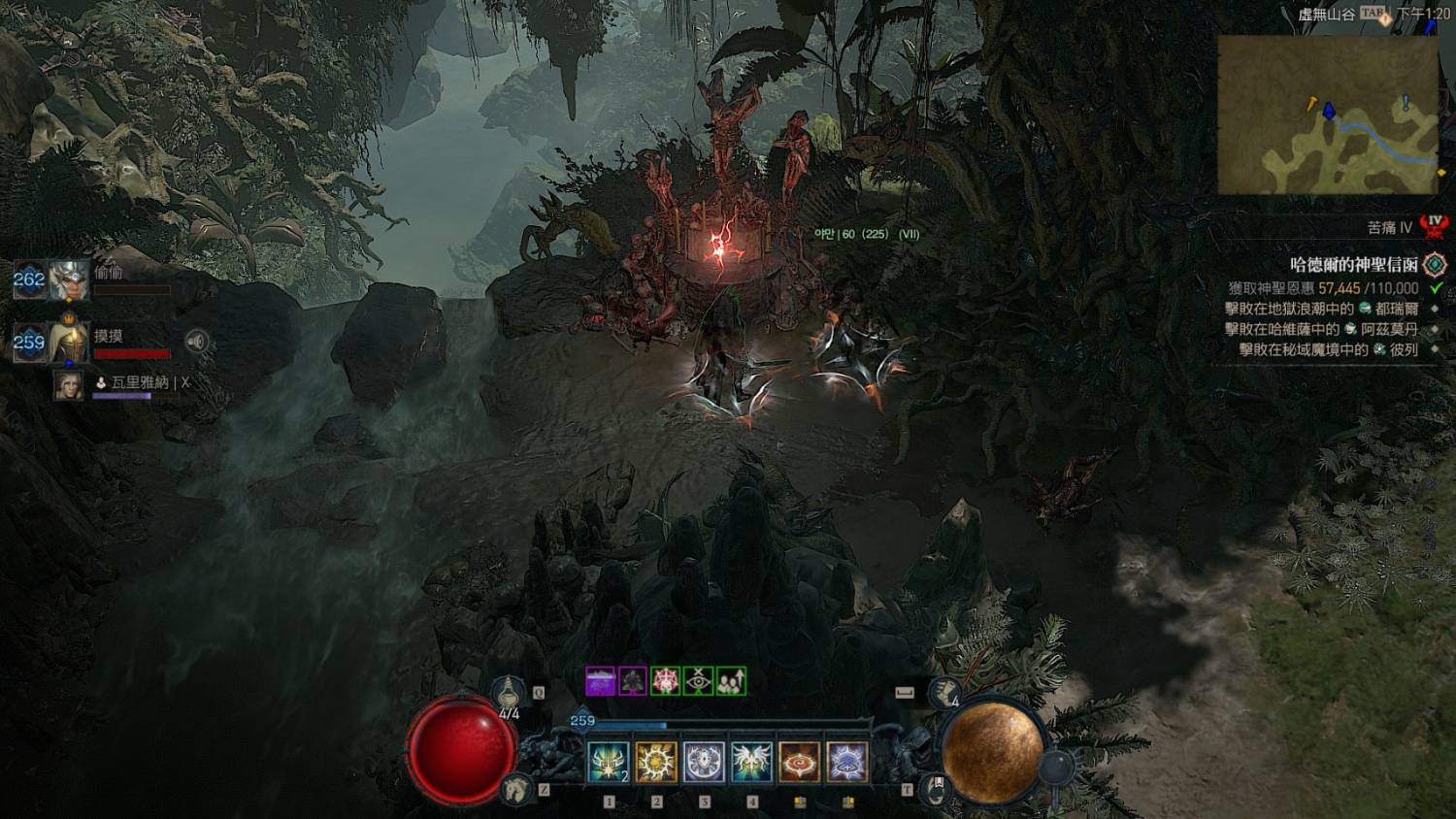
Task: Activate the white wings skill
Action: 751,763
